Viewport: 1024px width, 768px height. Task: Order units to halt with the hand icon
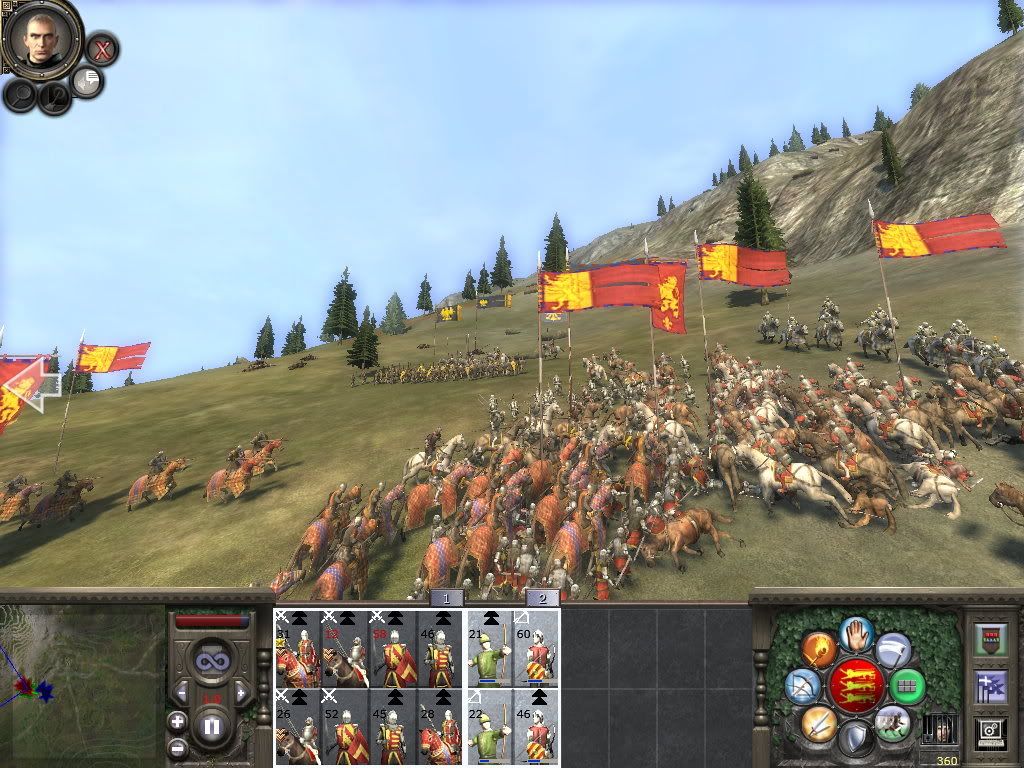[855, 633]
